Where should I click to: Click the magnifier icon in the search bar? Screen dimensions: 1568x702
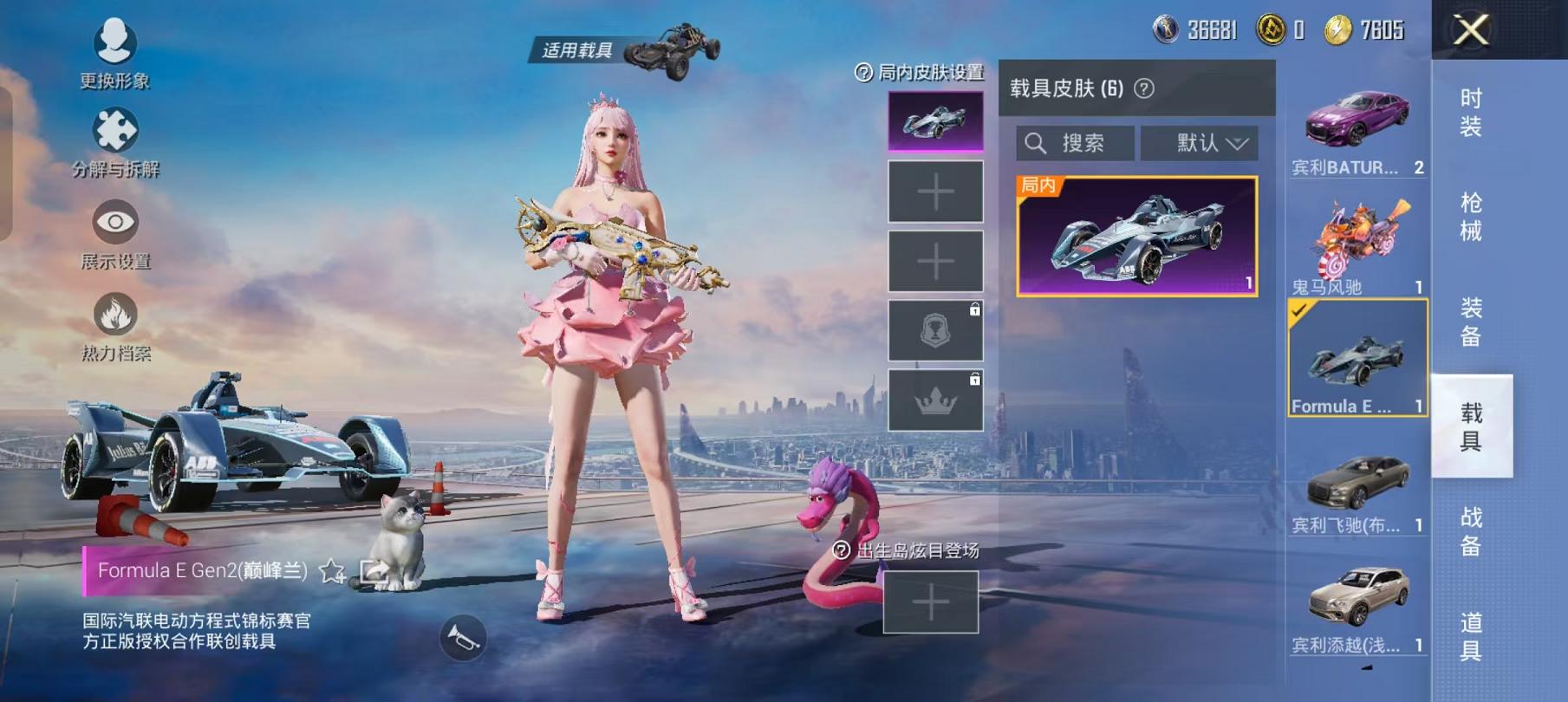1036,143
